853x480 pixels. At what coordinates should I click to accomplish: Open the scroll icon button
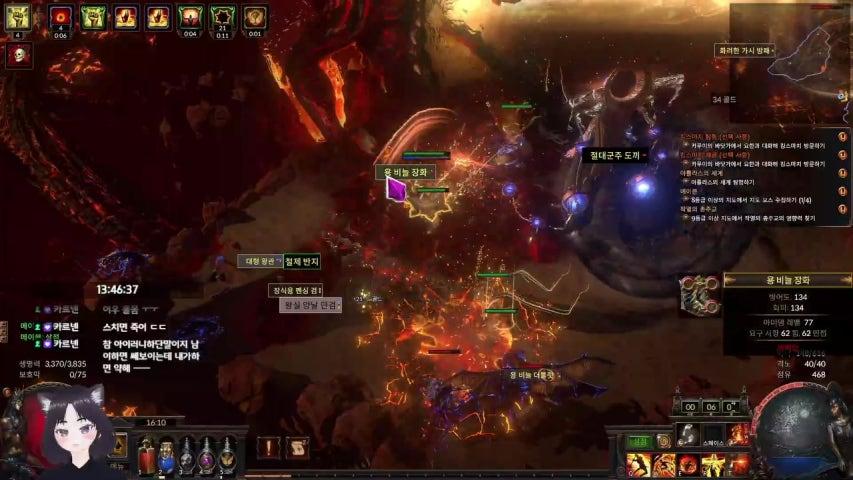(297, 448)
